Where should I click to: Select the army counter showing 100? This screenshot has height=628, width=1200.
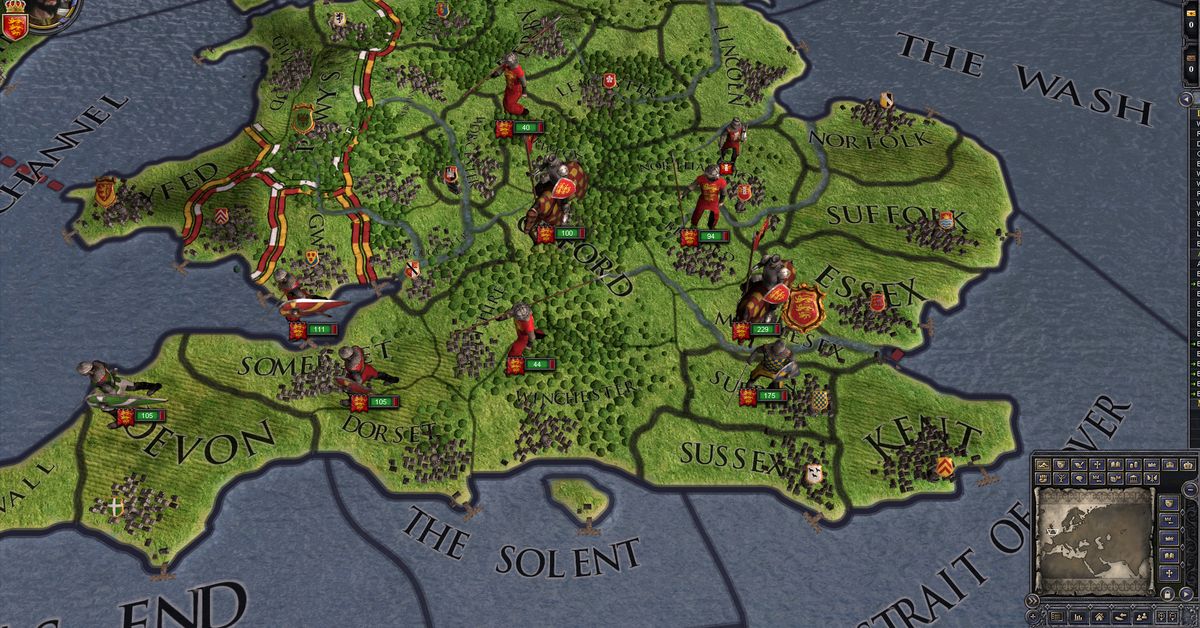563,233
